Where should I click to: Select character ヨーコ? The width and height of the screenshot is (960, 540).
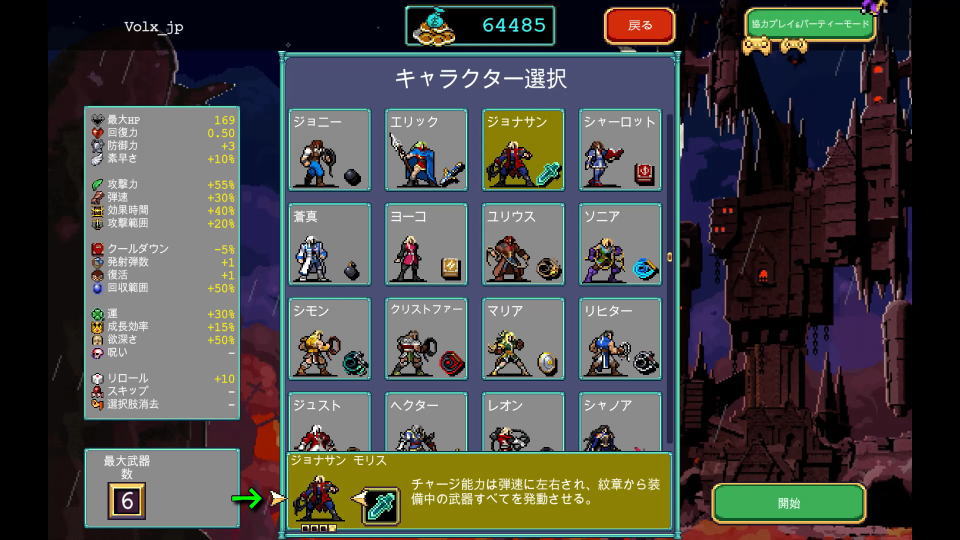(427, 245)
